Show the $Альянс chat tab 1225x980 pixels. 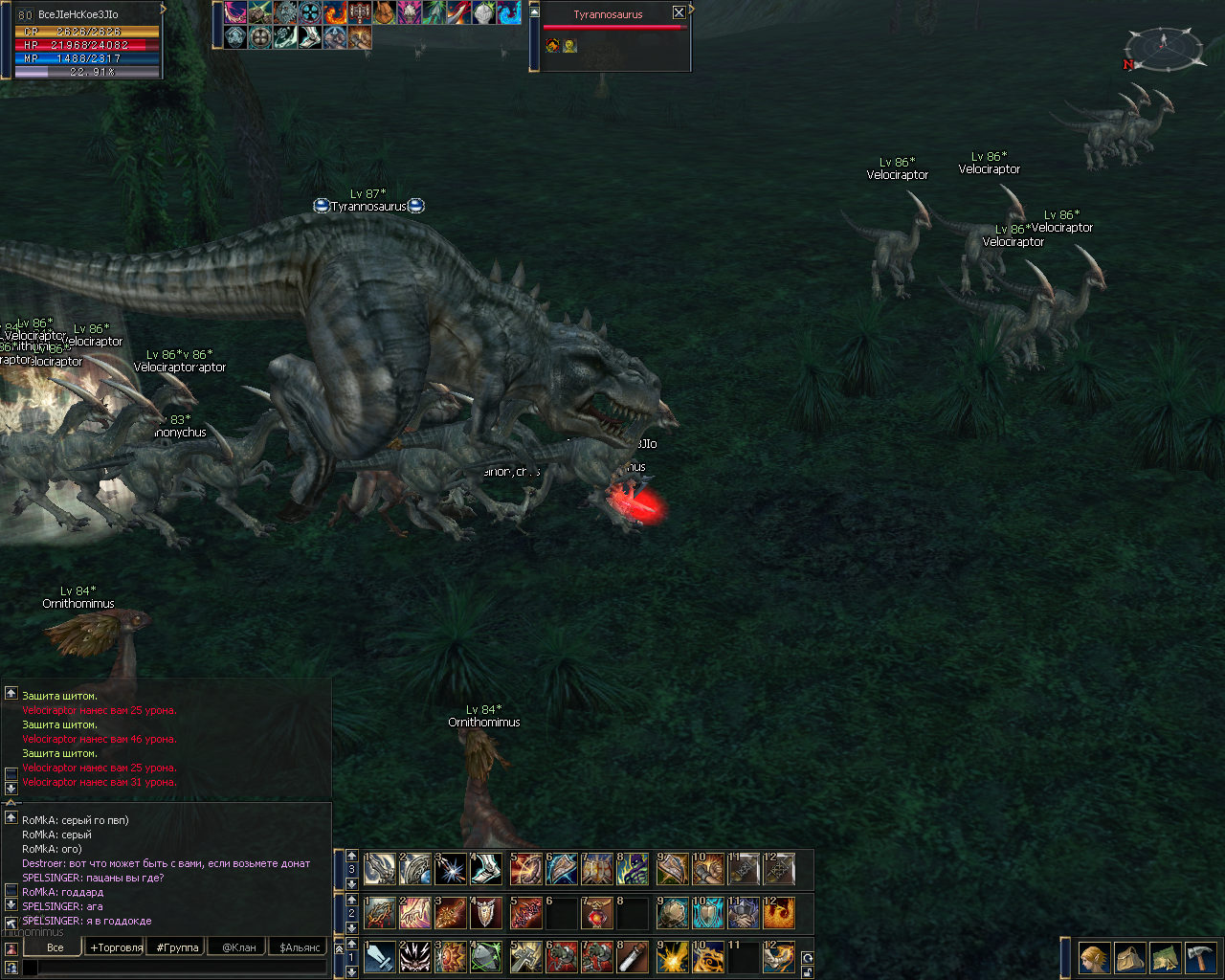coord(300,947)
